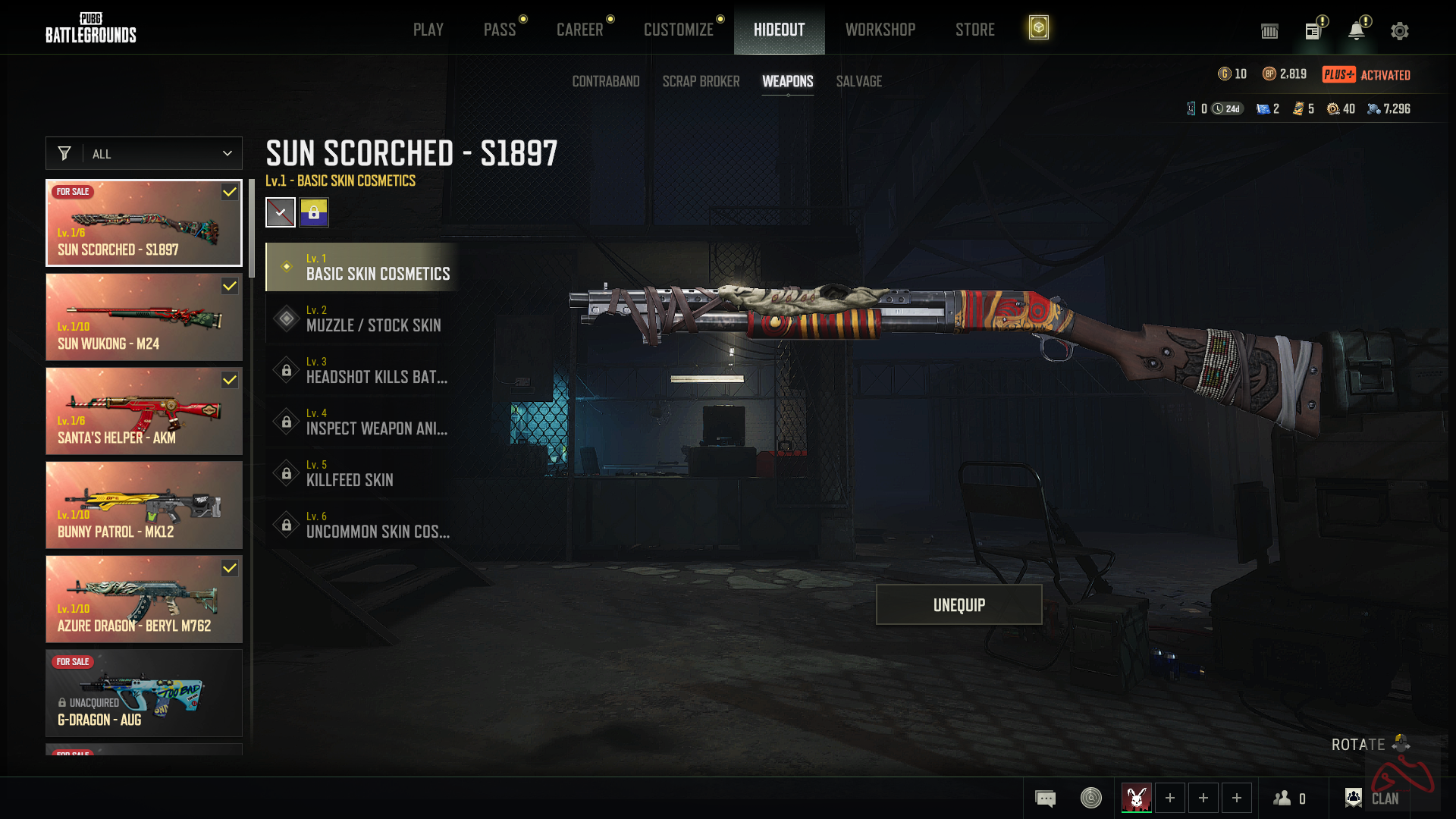Open the Clan panel
This screenshot has width=1456, height=819.
coord(1373,798)
